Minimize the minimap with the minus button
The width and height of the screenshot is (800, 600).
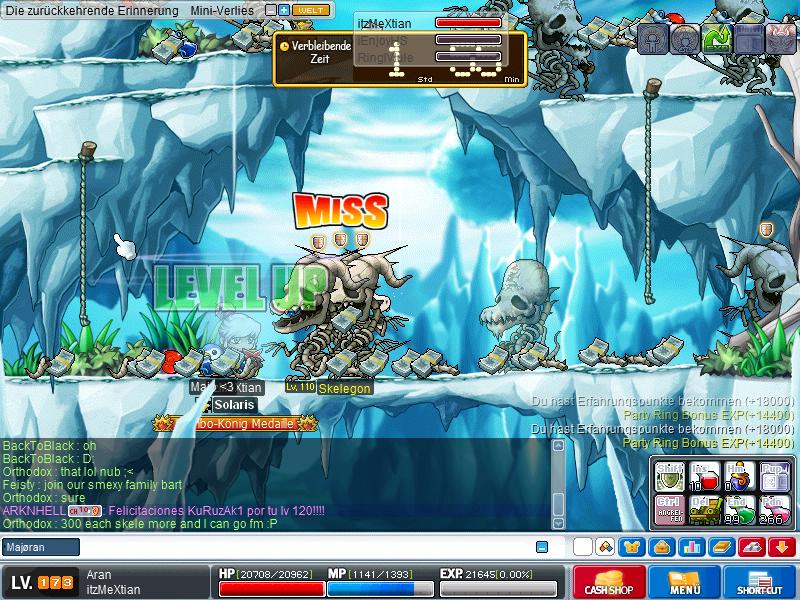[x=270, y=10]
